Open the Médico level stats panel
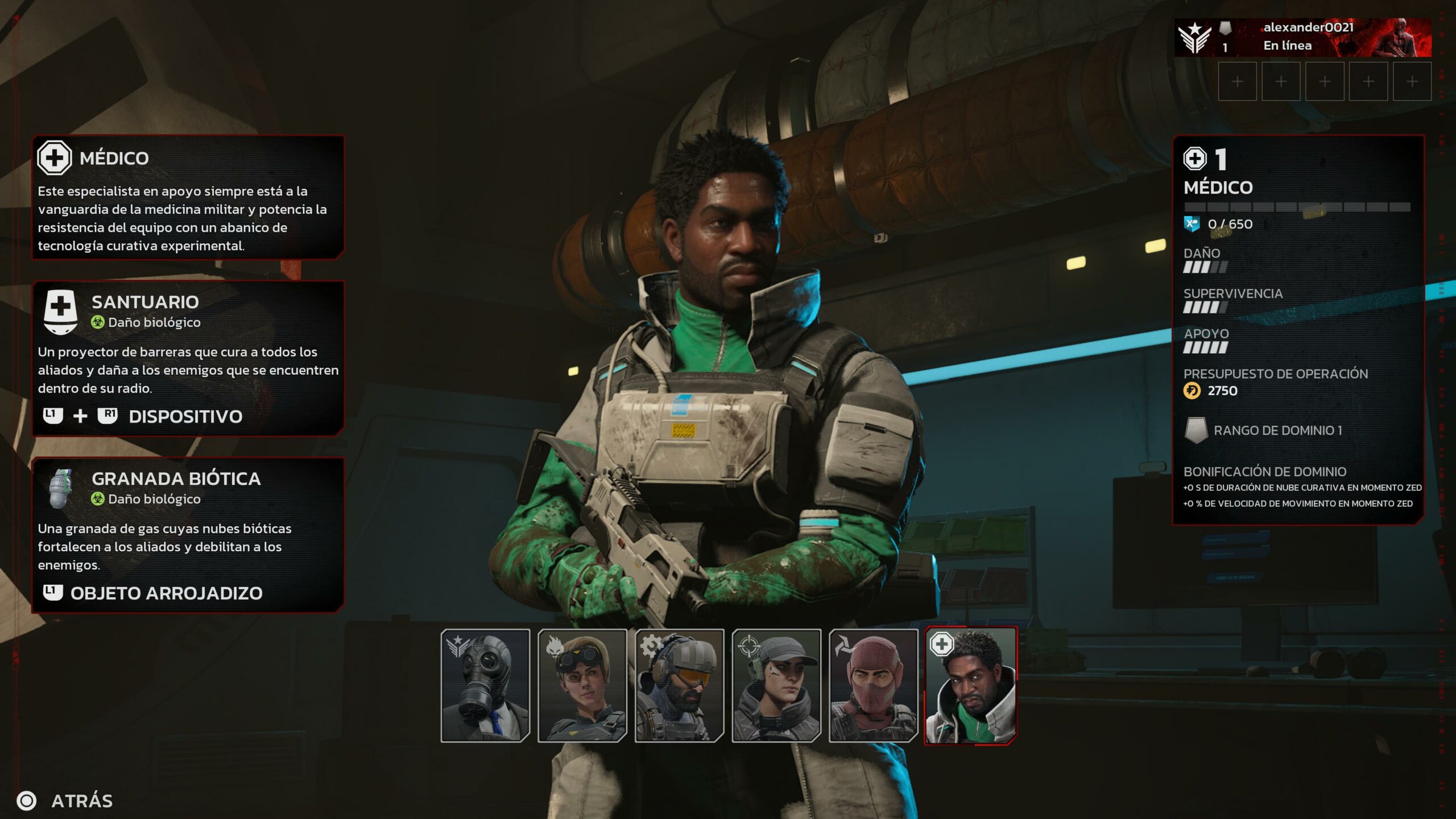The image size is (1456, 819). pyautogui.click(x=1298, y=329)
